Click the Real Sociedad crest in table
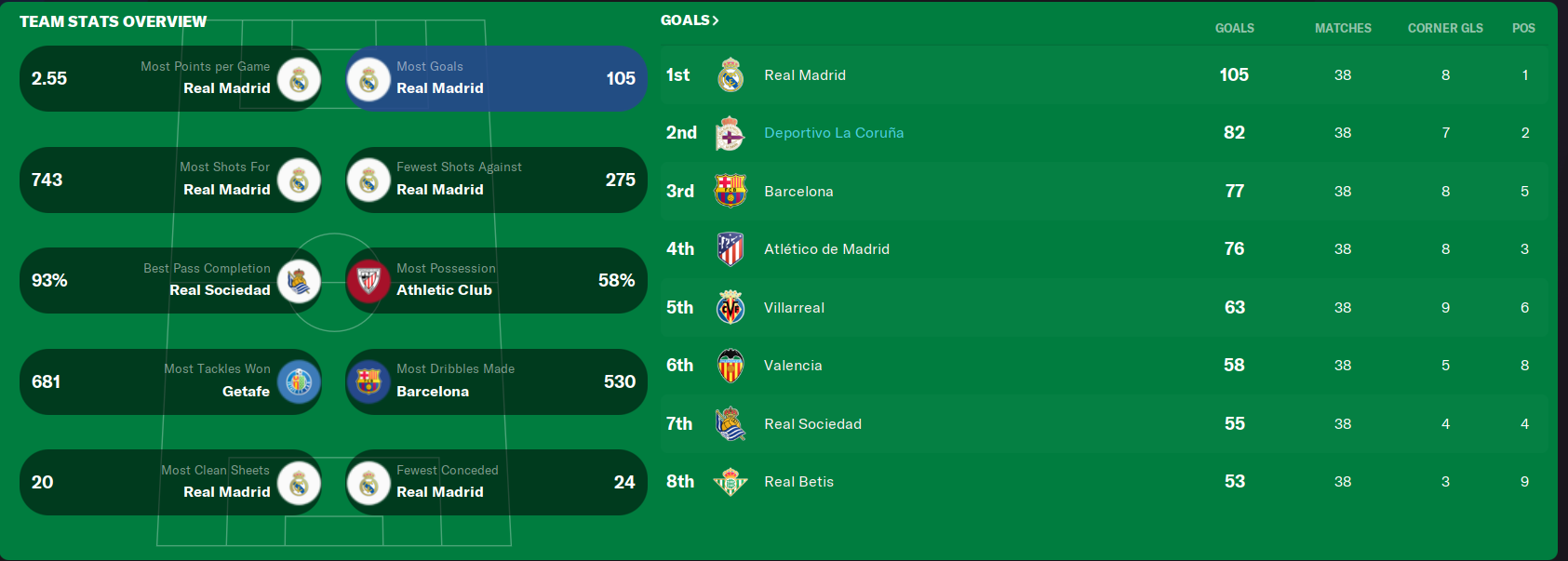This screenshot has height=561, width=1568. 730,424
